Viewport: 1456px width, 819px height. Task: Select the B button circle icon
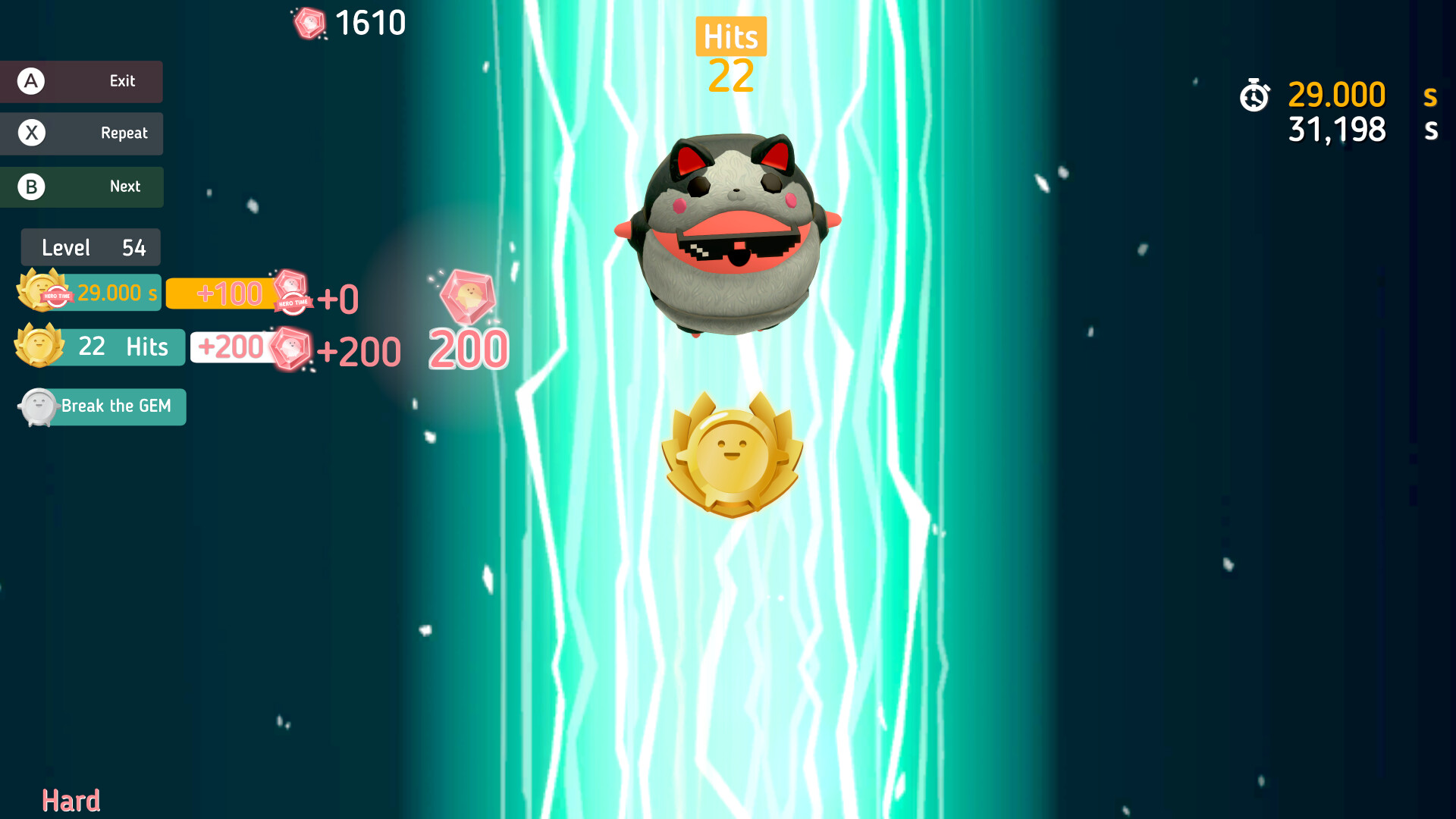click(30, 187)
